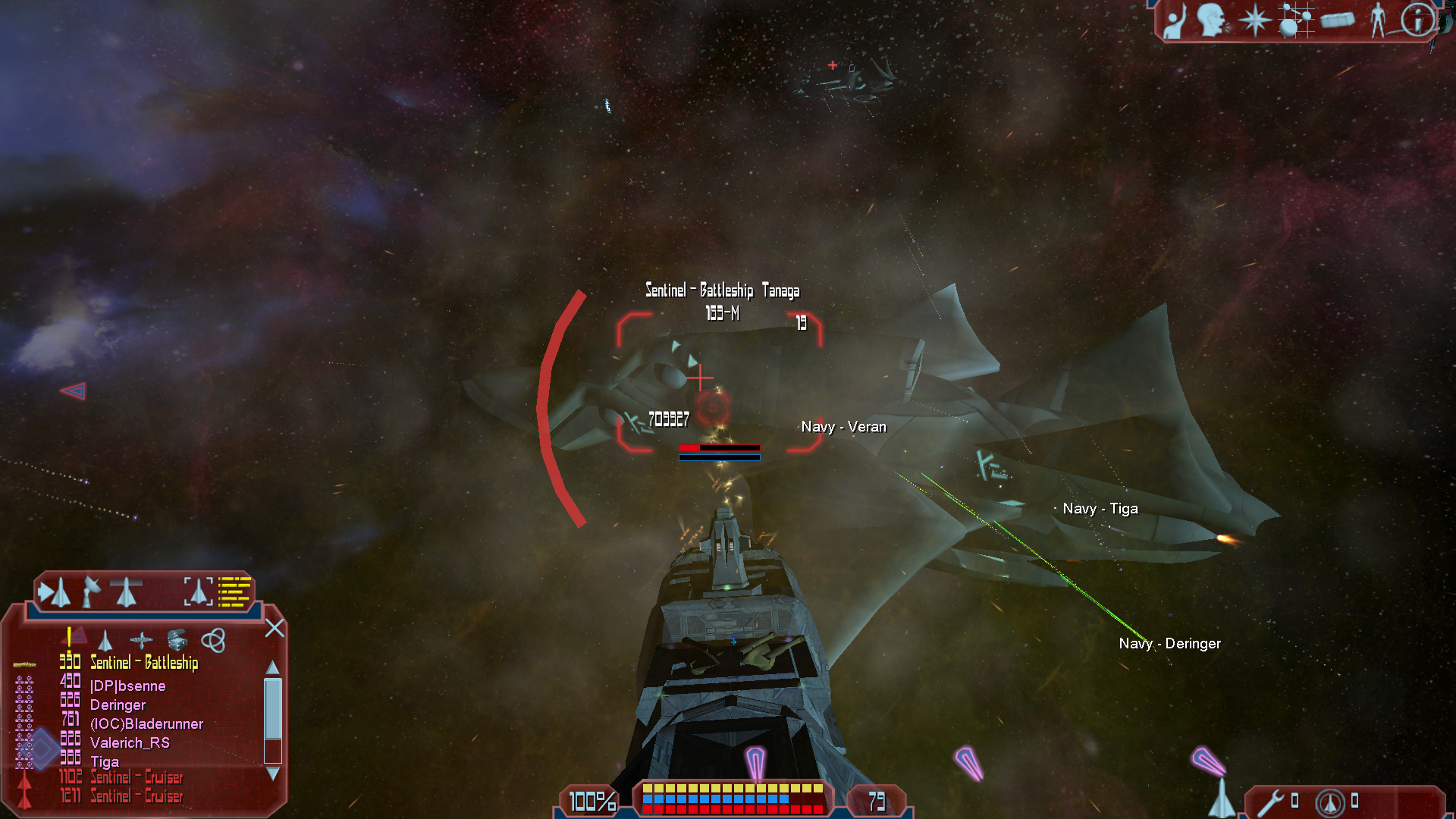
Task: Select Sentinel - Battleship in target list
Action: 144,663
